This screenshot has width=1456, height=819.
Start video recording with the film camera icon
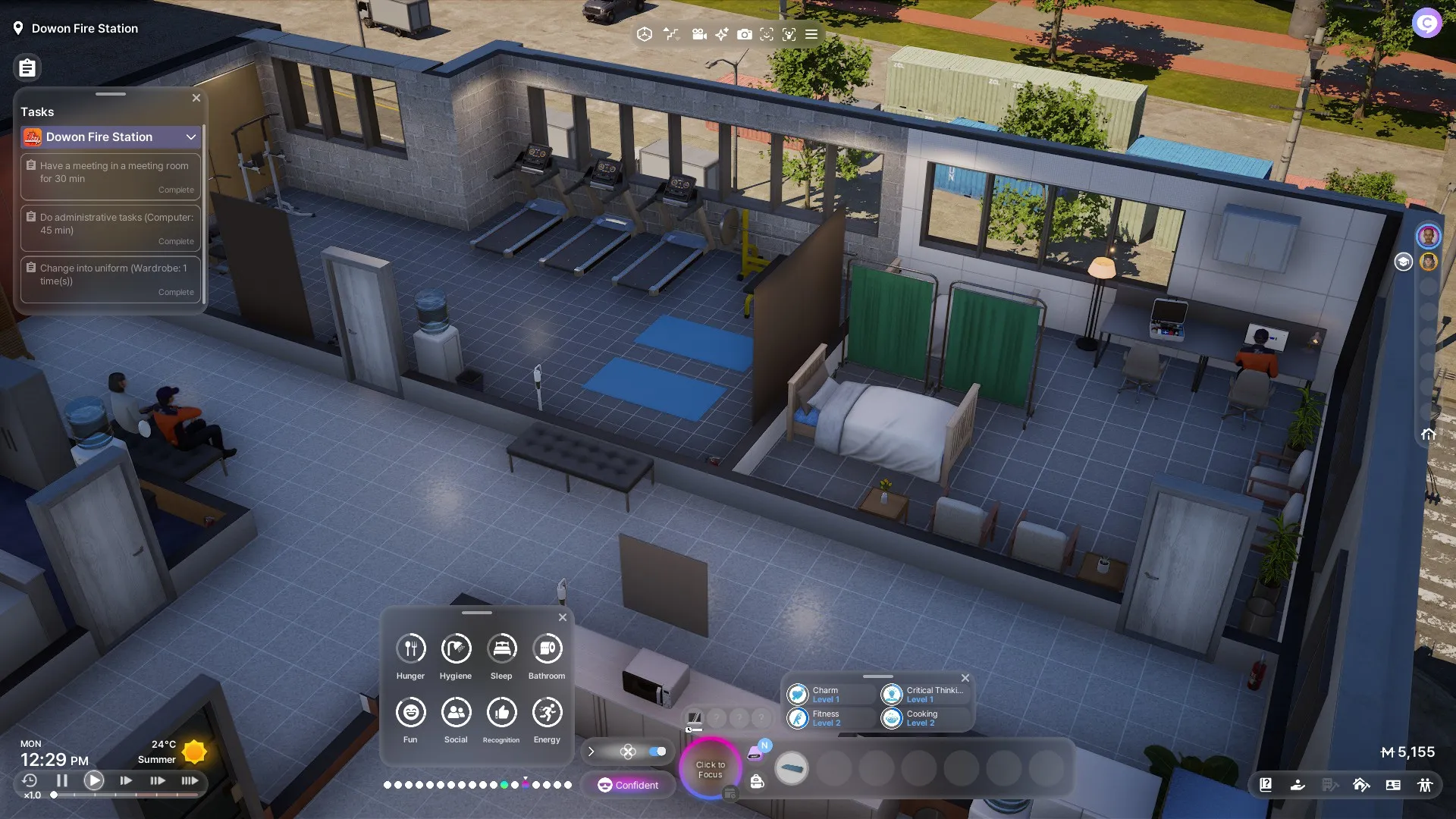click(698, 34)
